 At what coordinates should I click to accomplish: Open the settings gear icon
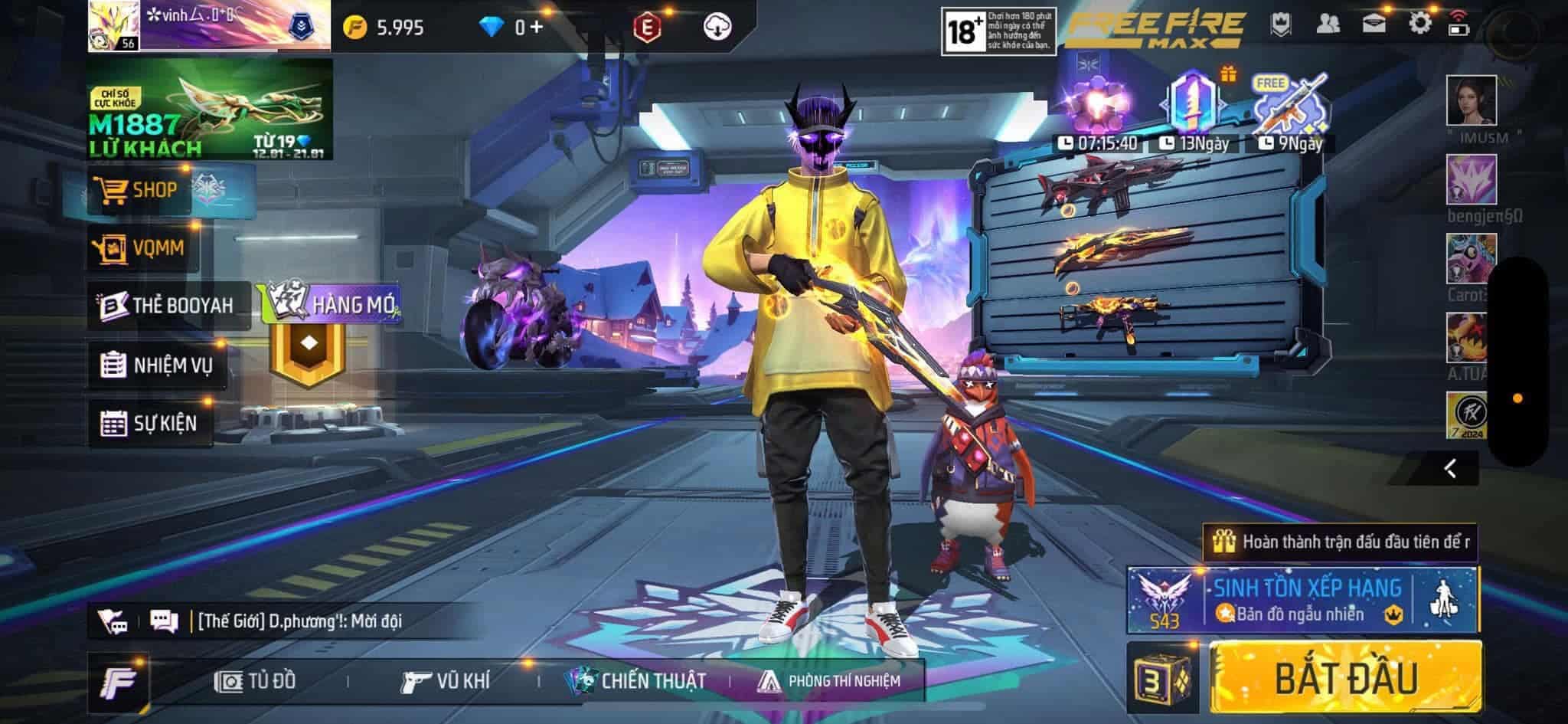click(1419, 24)
